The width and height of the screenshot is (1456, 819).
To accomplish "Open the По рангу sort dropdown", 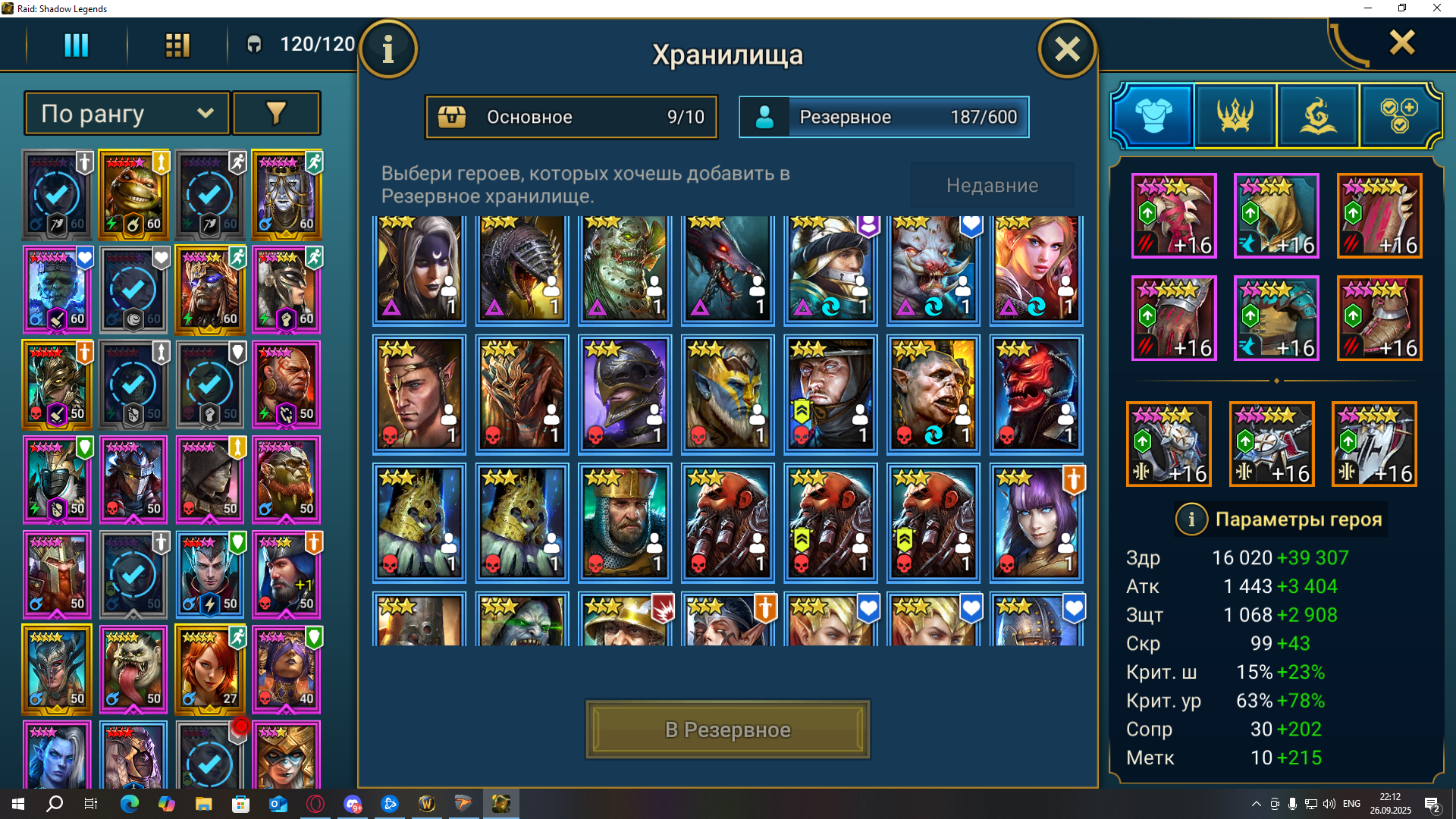I will [127, 114].
